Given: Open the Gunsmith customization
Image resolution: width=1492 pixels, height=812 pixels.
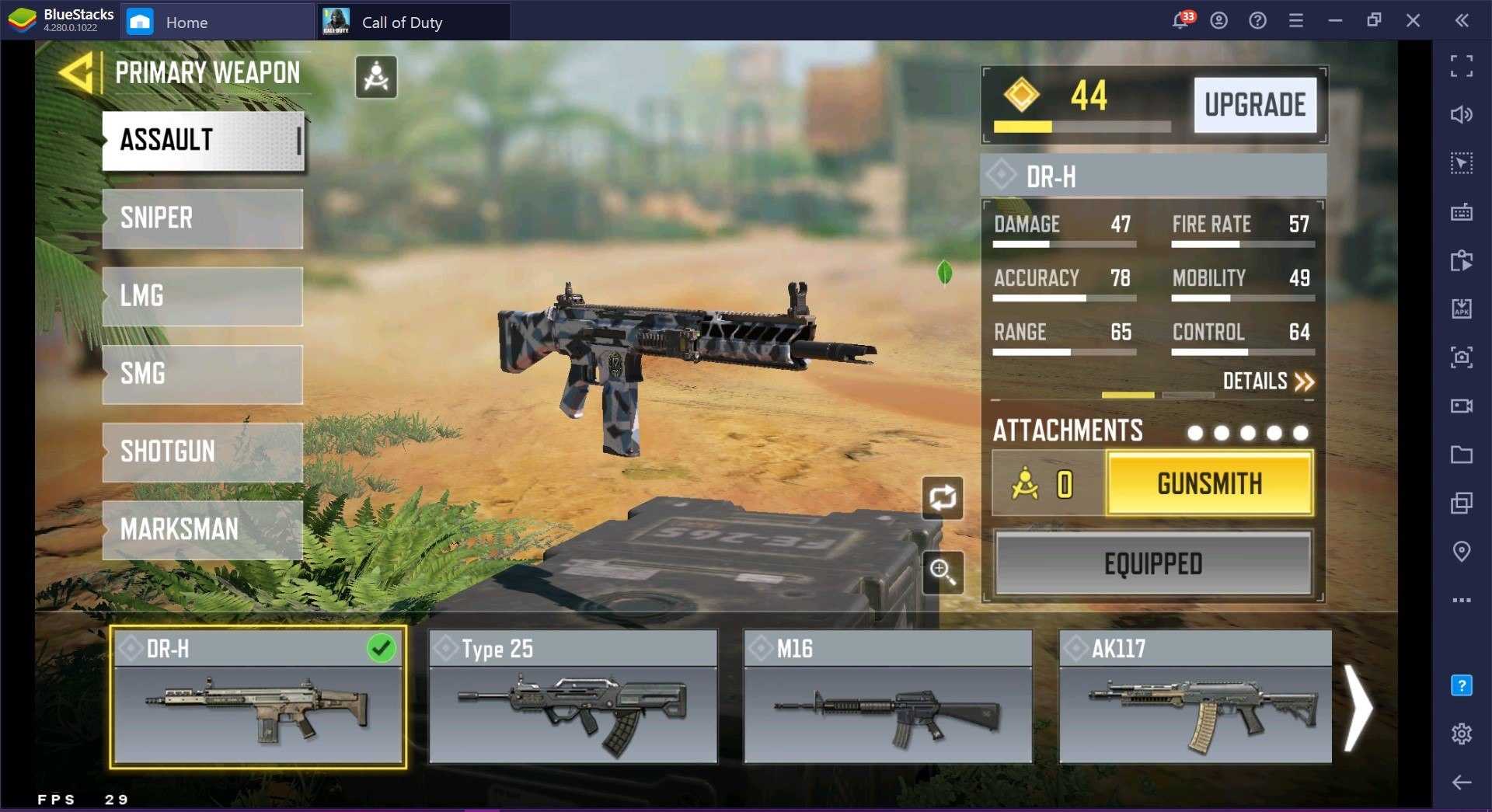Looking at the screenshot, I should pyautogui.click(x=1209, y=484).
